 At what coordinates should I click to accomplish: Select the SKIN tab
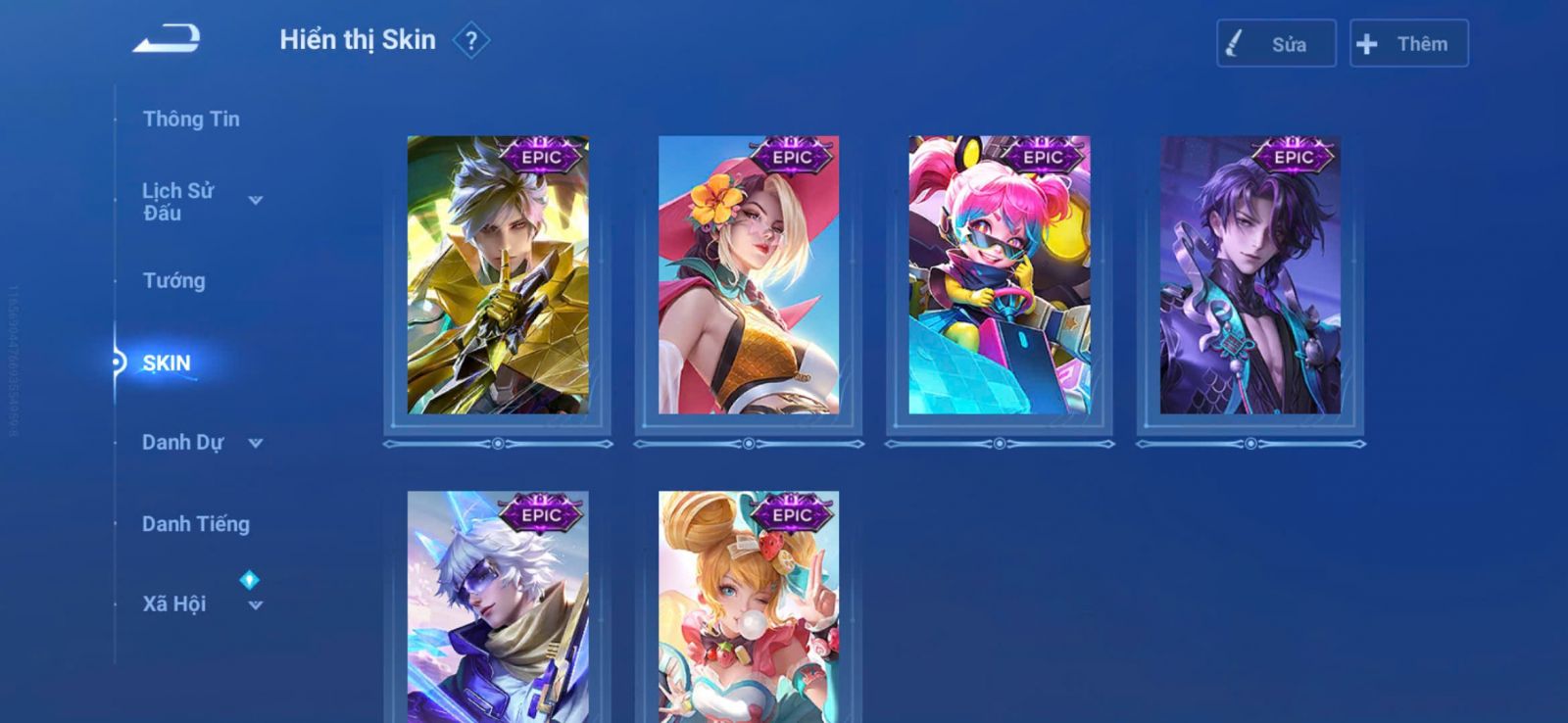tap(167, 363)
